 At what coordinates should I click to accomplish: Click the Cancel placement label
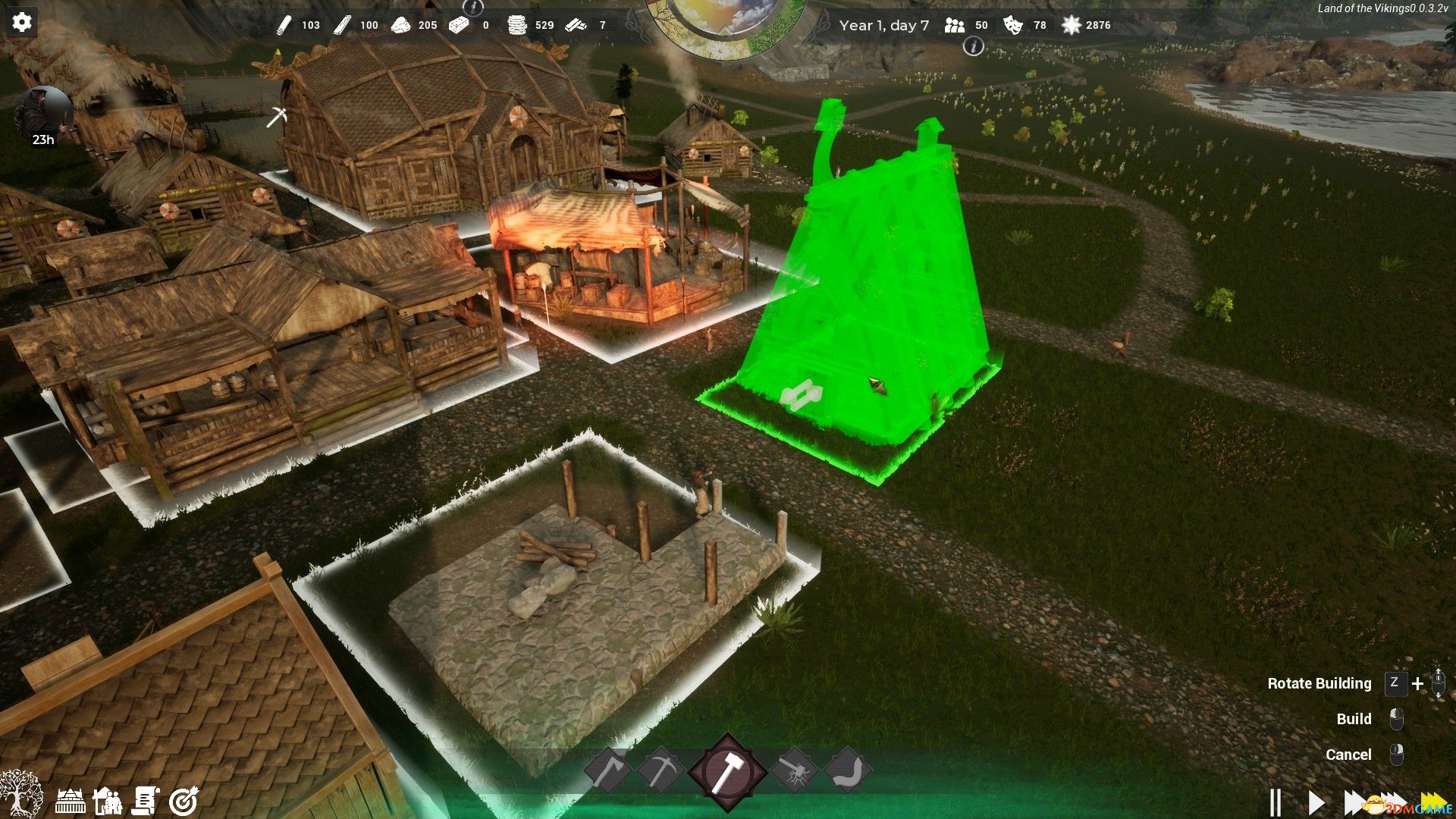[x=1349, y=755]
